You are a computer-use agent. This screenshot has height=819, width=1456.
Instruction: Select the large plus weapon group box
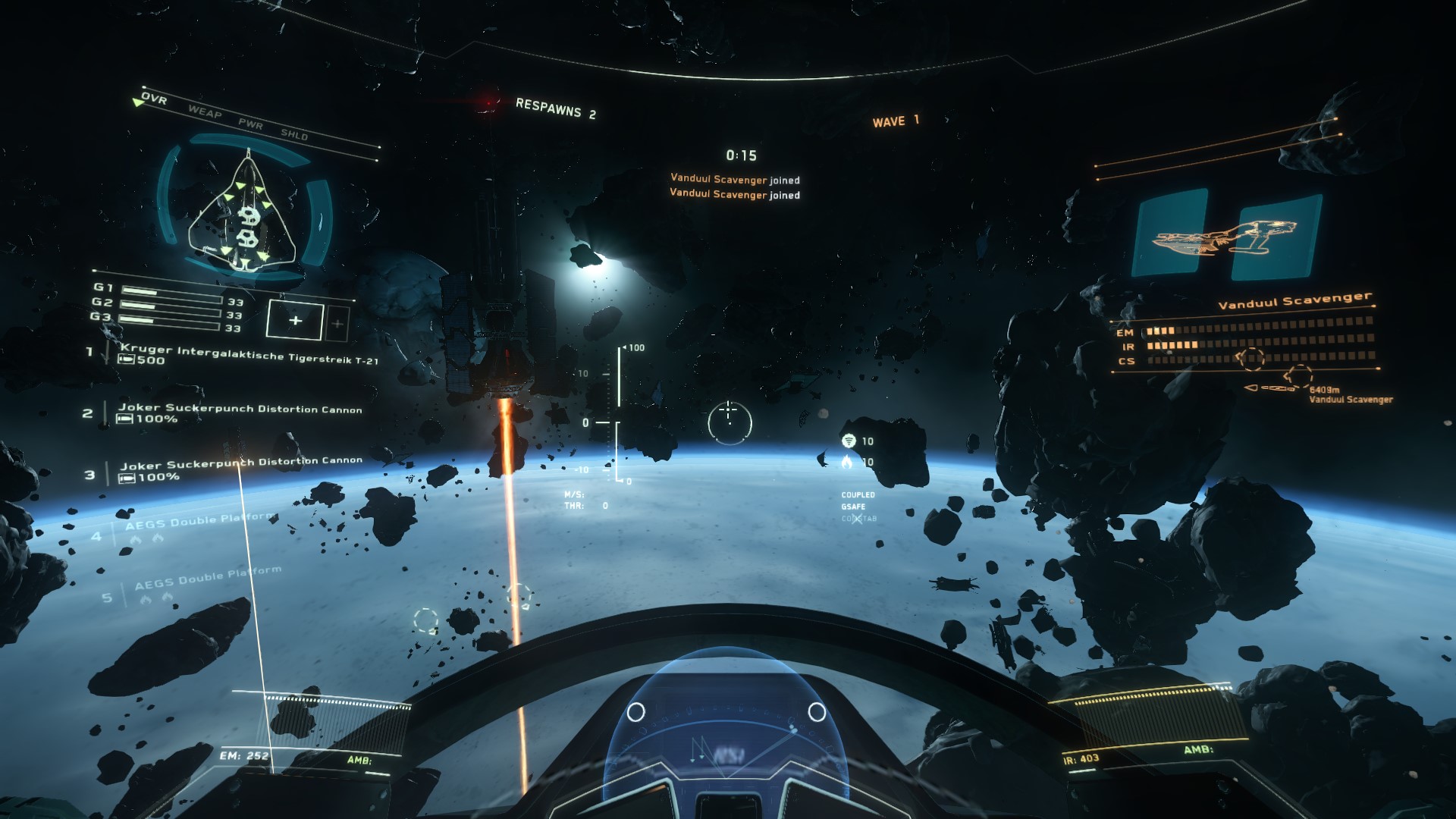point(295,320)
